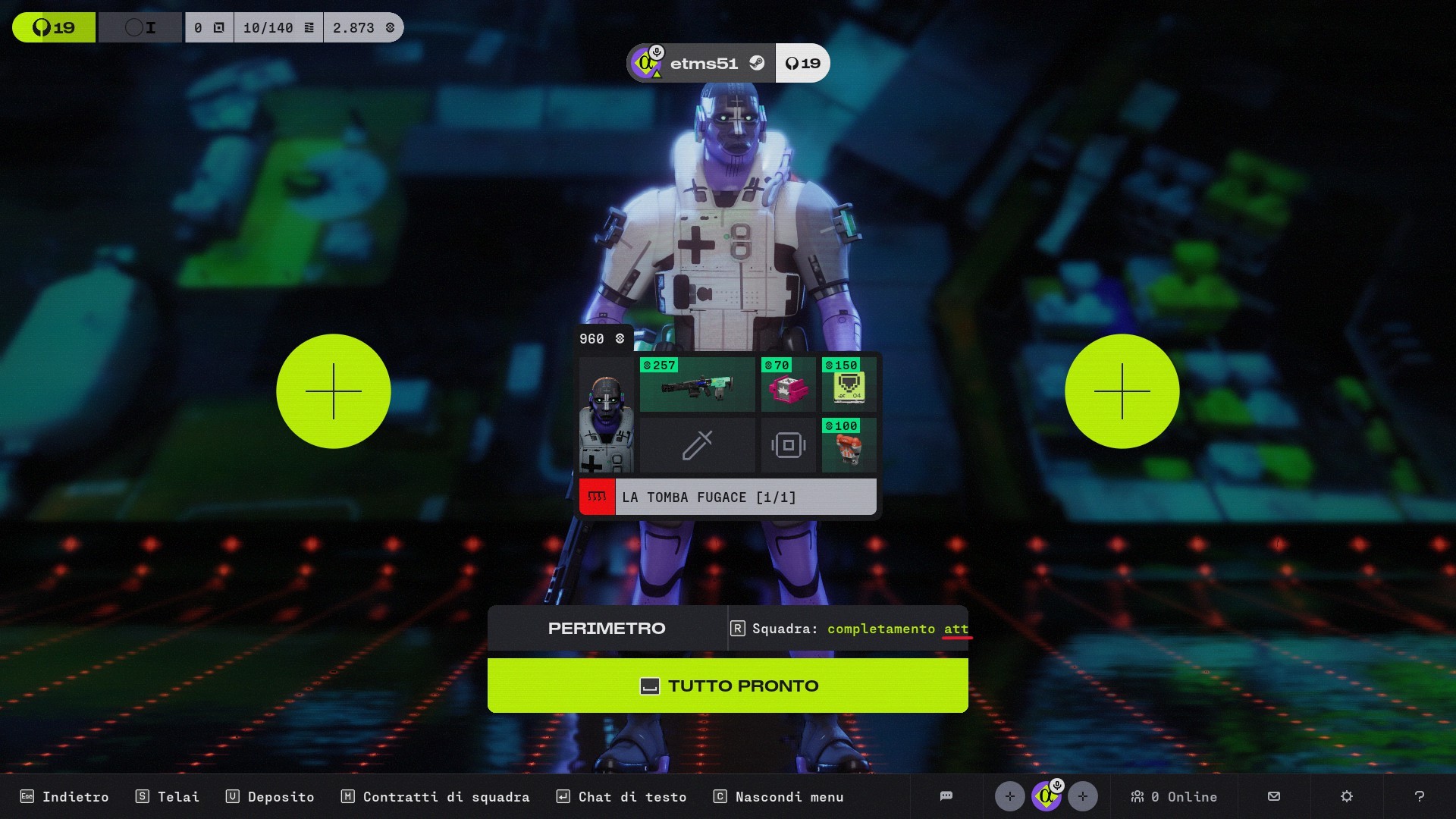
Task: Open the green chip slot costing 150
Action: [x=849, y=384]
